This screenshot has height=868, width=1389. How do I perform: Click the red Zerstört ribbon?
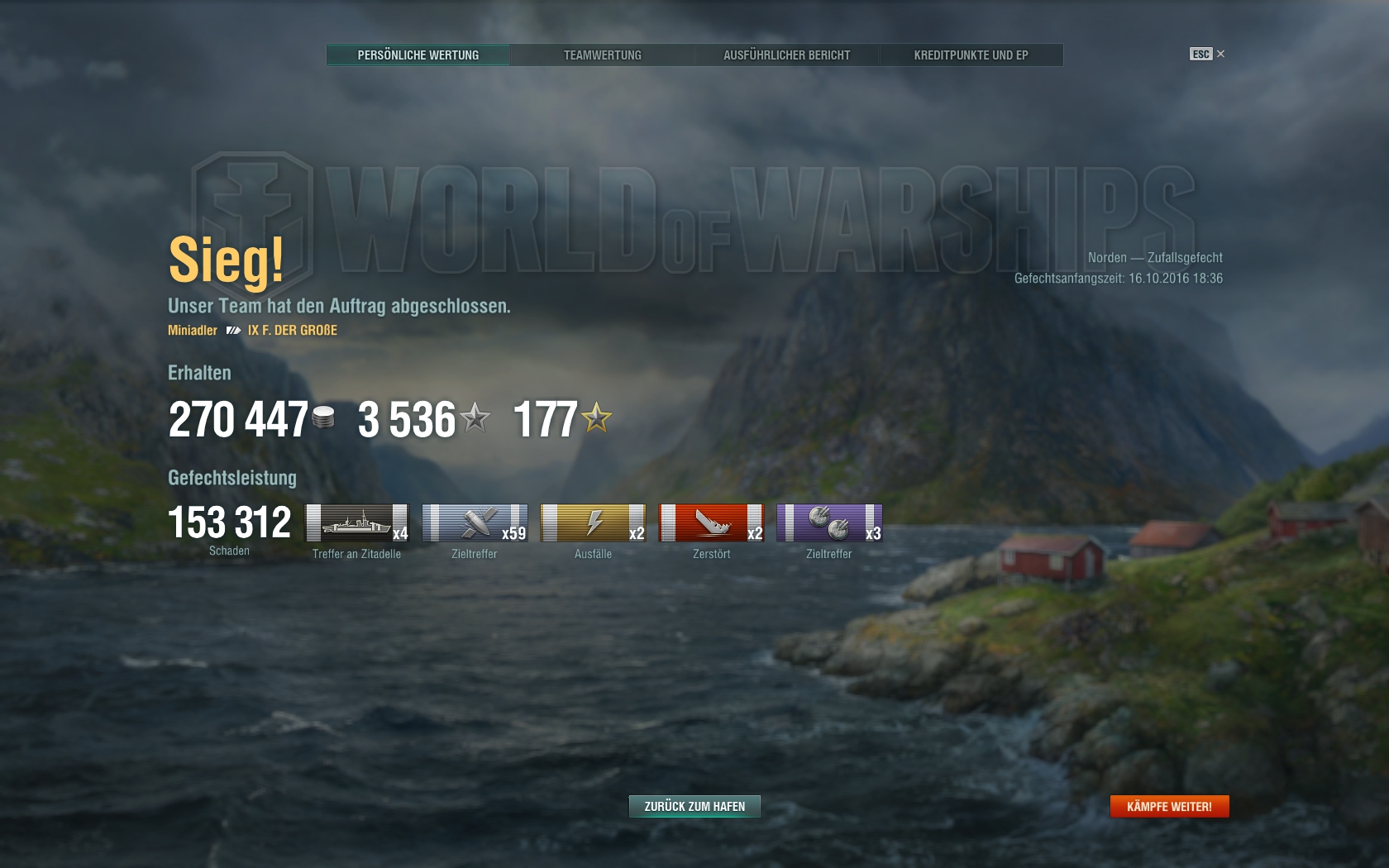coord(711,523)
